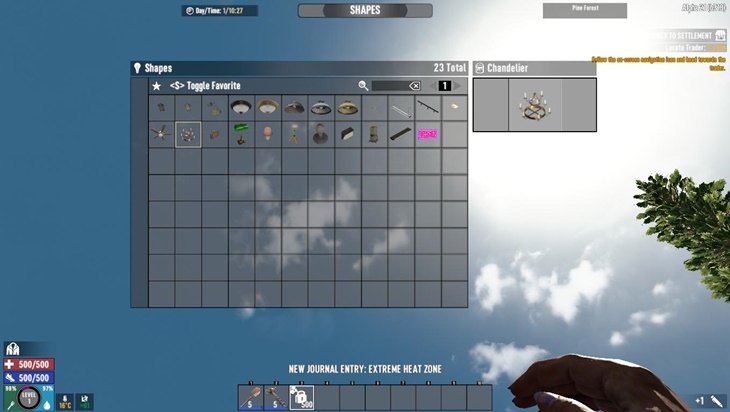This screenshot has width=730, height=412.
Task: Pick the green banker's lamp shape
Action: 241,134
